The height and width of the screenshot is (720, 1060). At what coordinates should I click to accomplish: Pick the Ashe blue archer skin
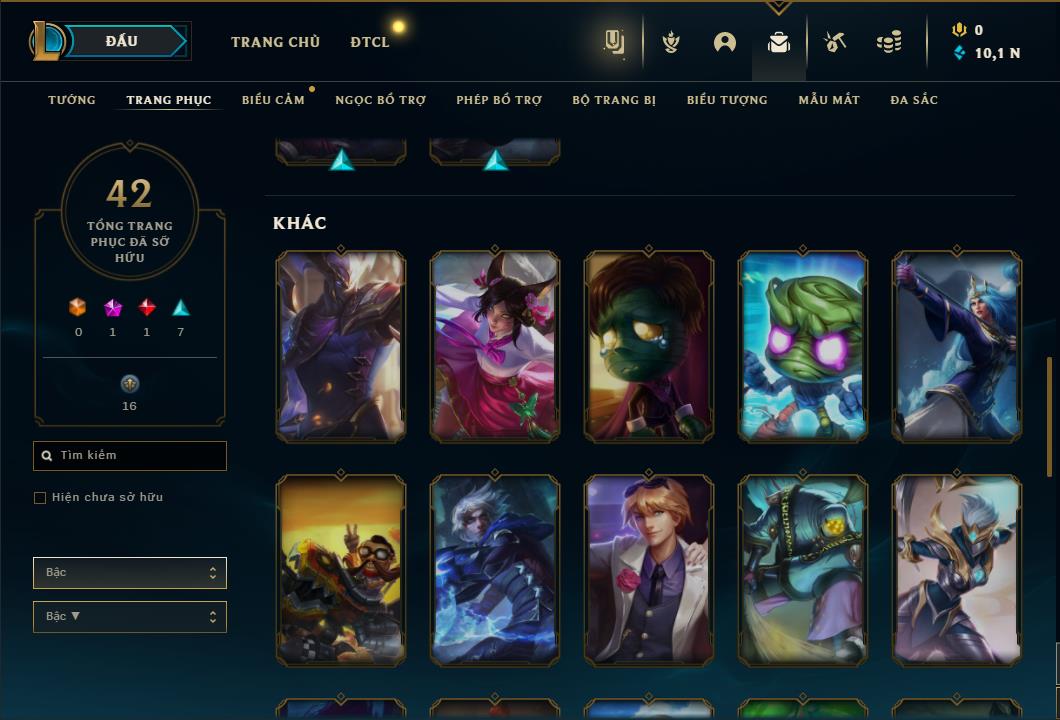(957, 346)
